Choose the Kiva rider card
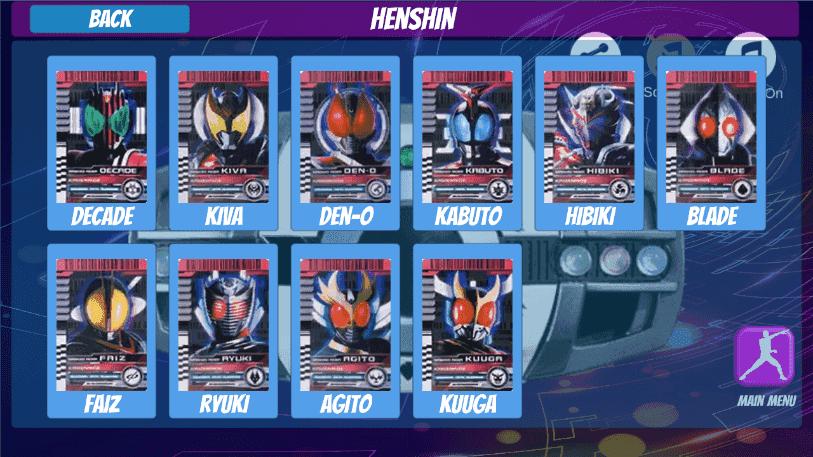The image size is (813, 457). click(x=223, y=140)
